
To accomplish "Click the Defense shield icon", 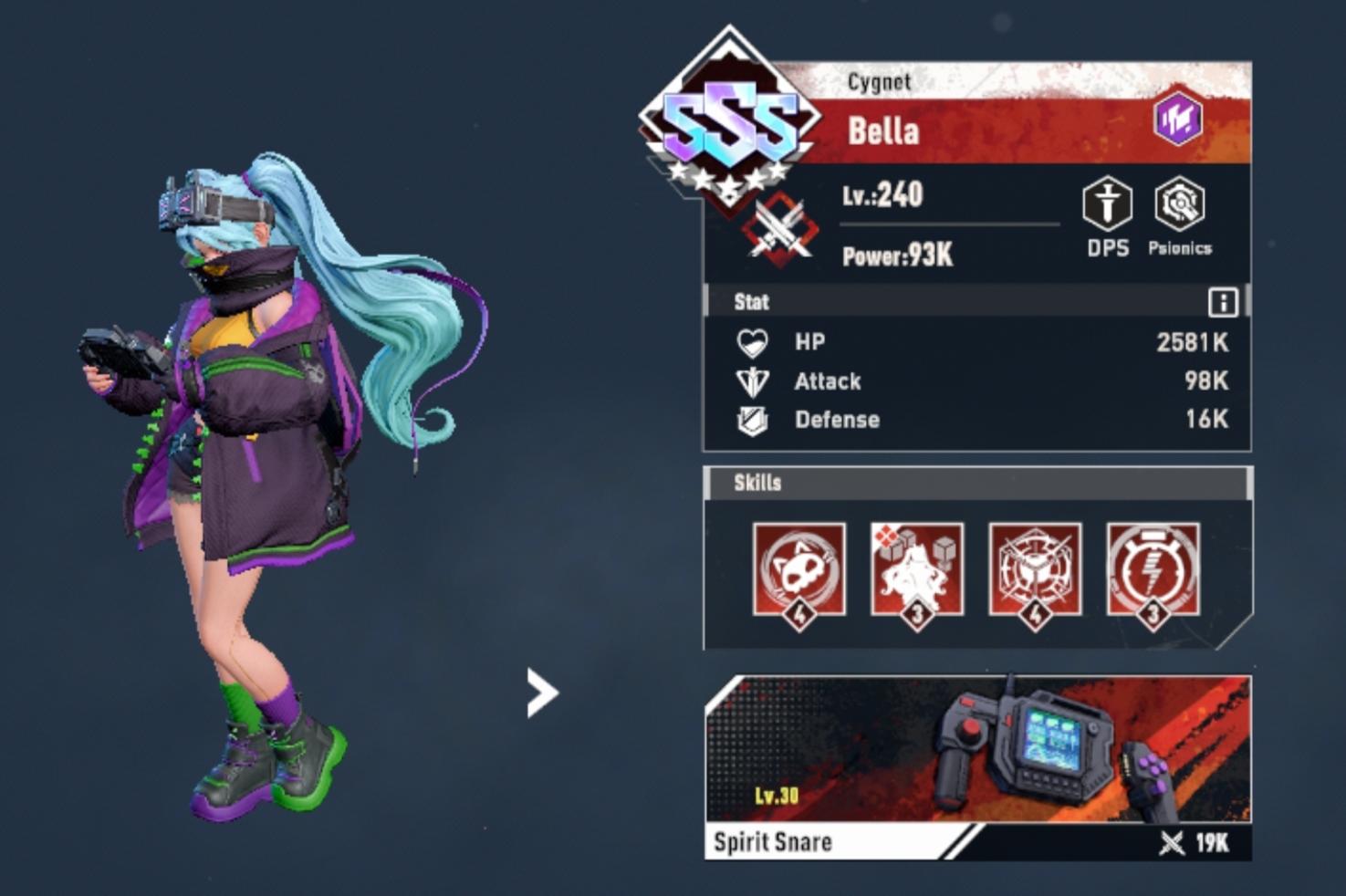I will click(x=753, y=420).
